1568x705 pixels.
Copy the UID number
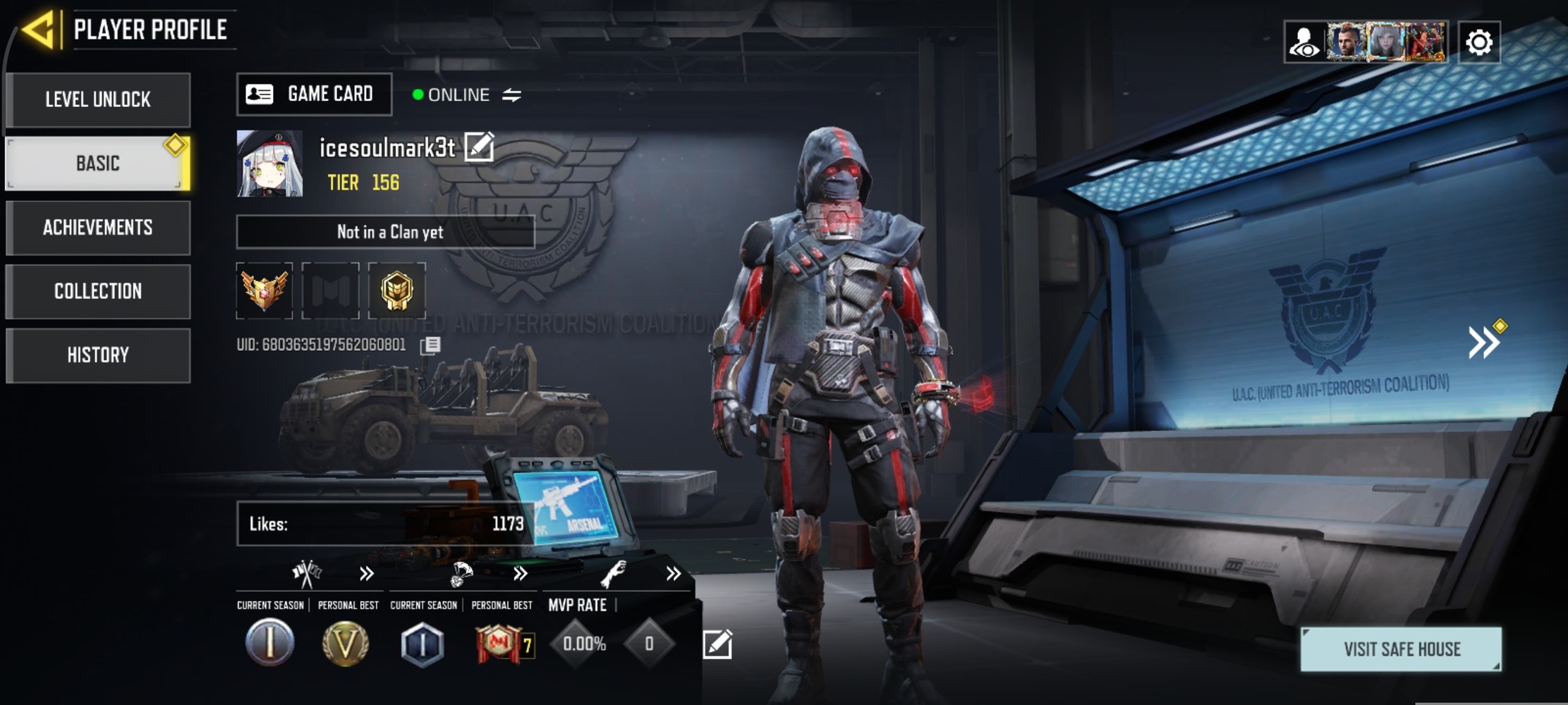(x=430, y=345)
